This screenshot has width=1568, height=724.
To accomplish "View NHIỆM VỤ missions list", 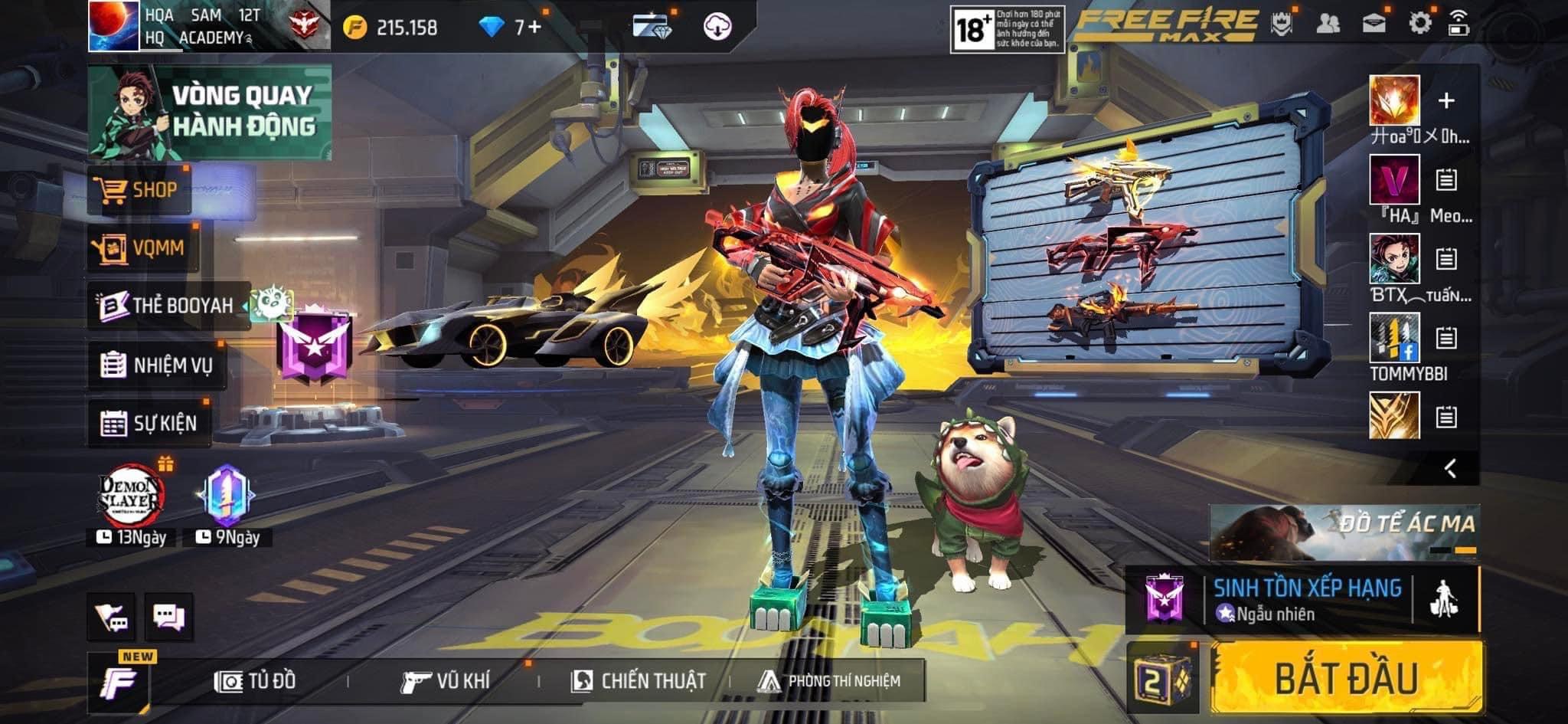I will 157,365.
